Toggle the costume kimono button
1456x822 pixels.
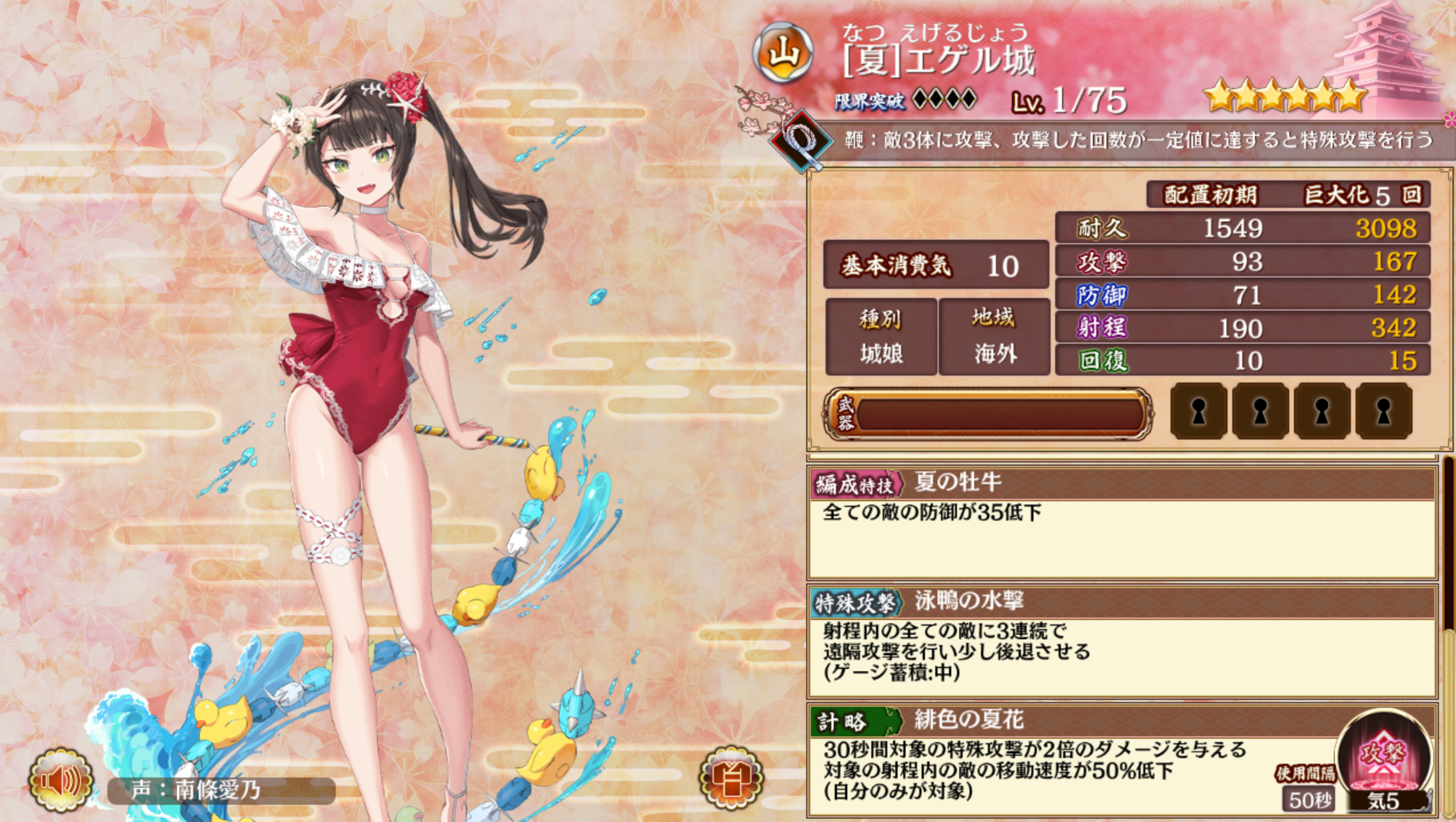[731, 778]
